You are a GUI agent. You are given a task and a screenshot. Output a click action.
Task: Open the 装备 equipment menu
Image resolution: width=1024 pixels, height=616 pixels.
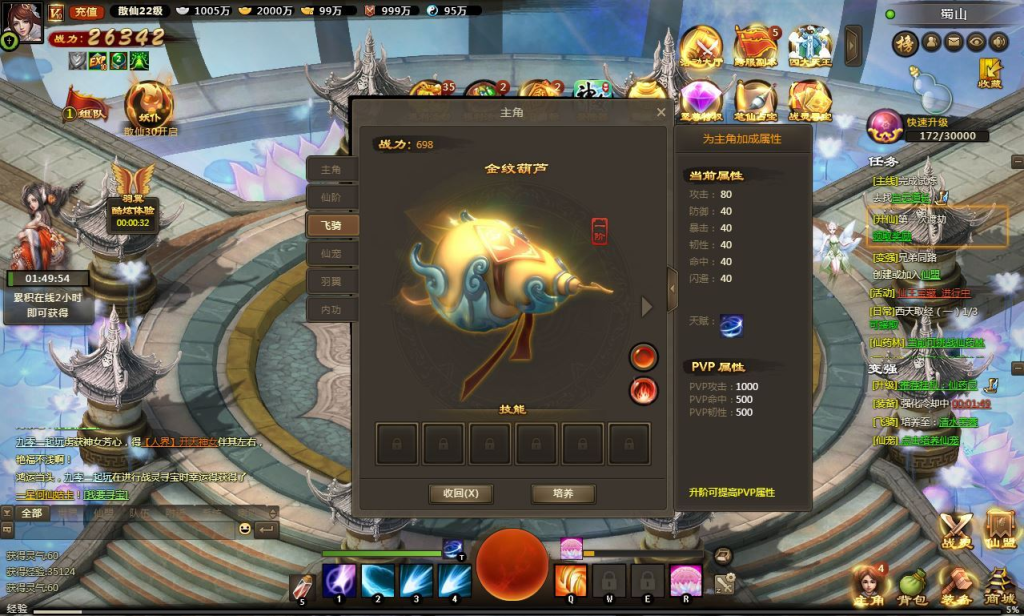coord(955,584)
